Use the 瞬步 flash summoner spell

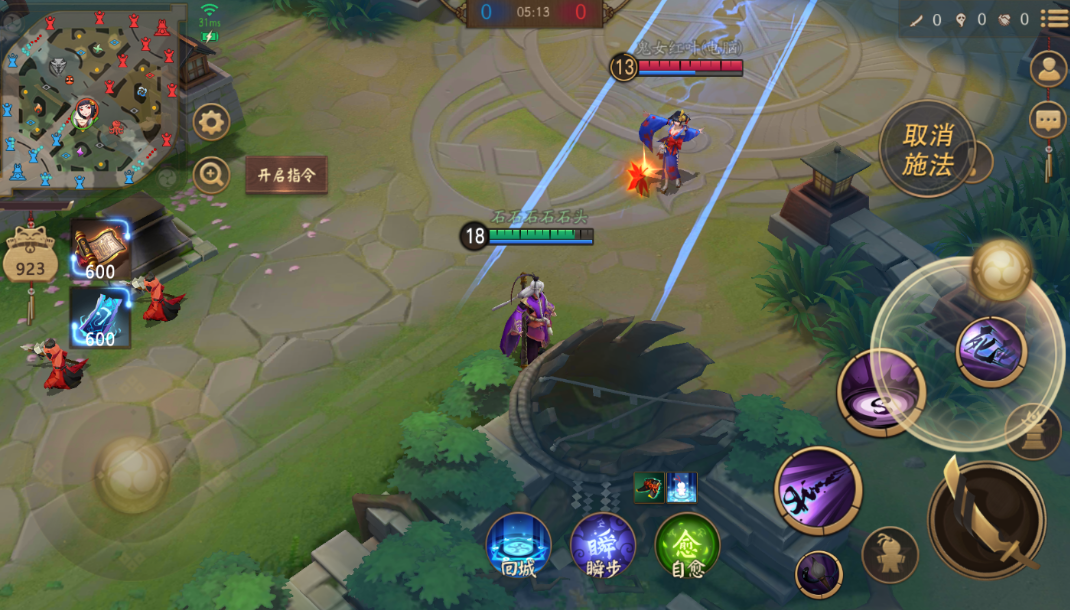point(603,546)
